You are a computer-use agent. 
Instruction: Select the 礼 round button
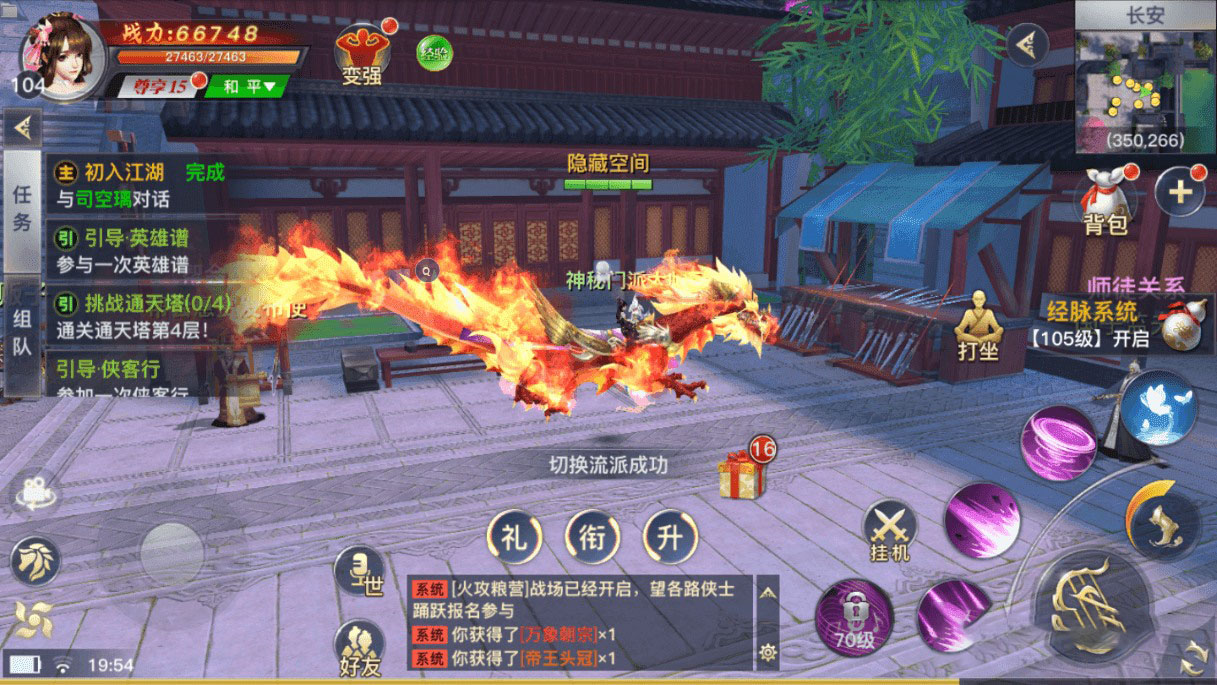(514, 537)
